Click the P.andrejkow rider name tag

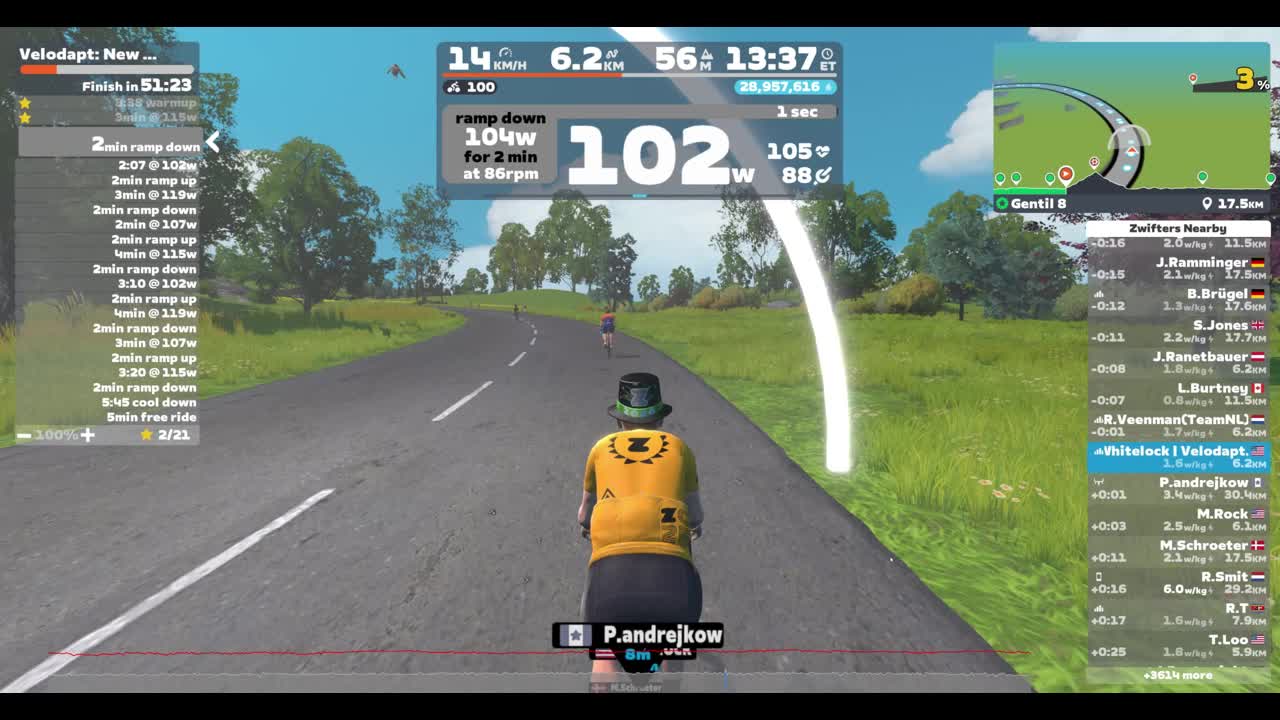[x=638, y=635]
